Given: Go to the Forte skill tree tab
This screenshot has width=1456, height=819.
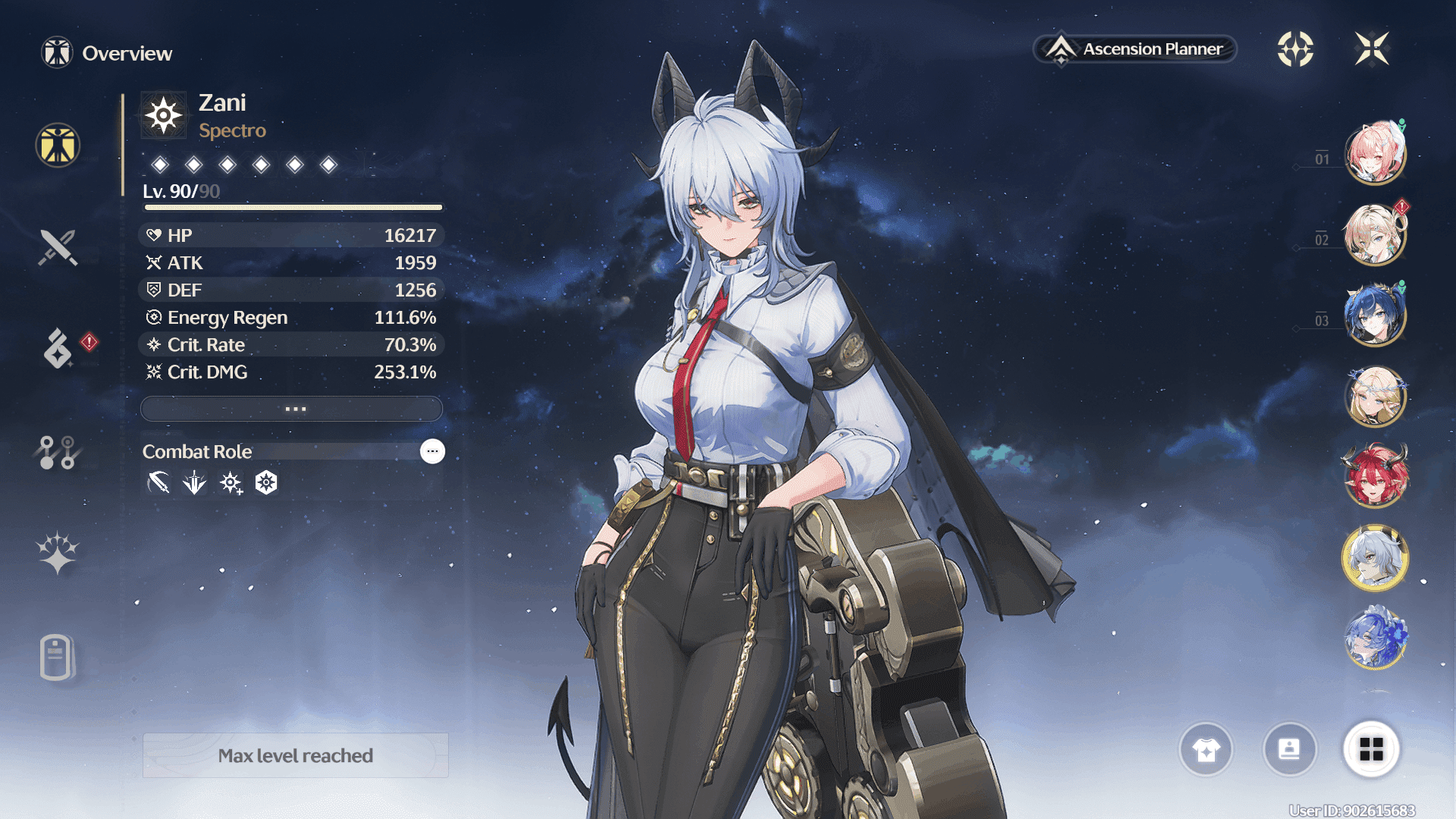Looking at the screenshot, I should 58,453.
